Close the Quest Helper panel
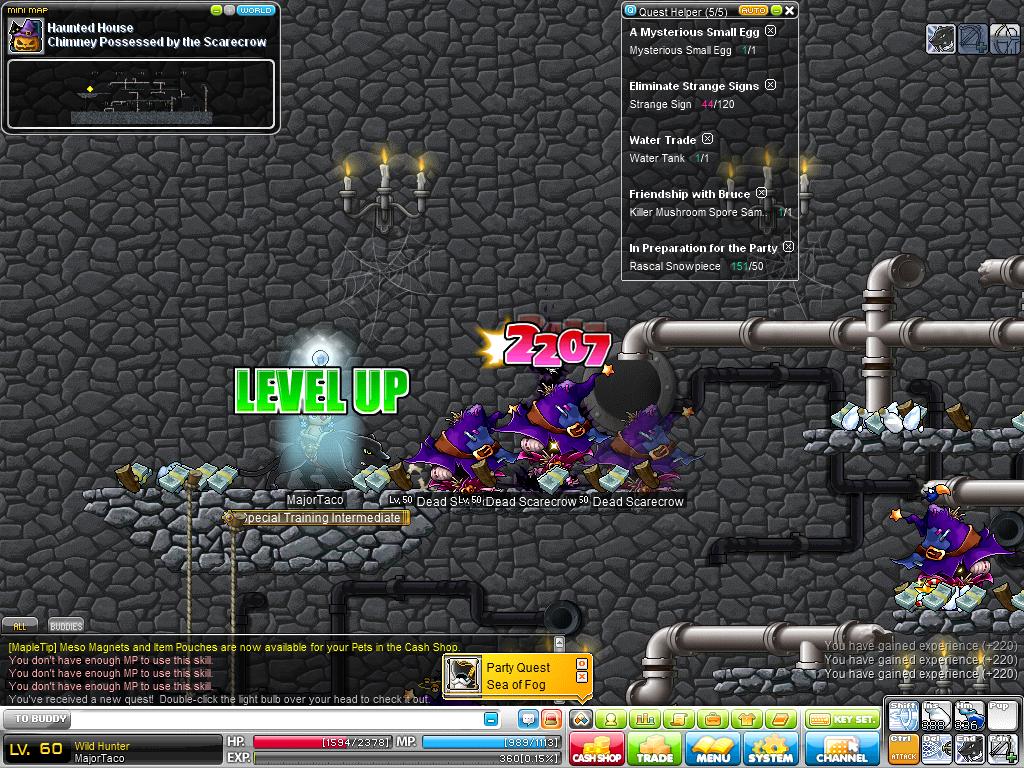Image resolution: width=1024 pixels, height=768 pixels. click(789, 11)
